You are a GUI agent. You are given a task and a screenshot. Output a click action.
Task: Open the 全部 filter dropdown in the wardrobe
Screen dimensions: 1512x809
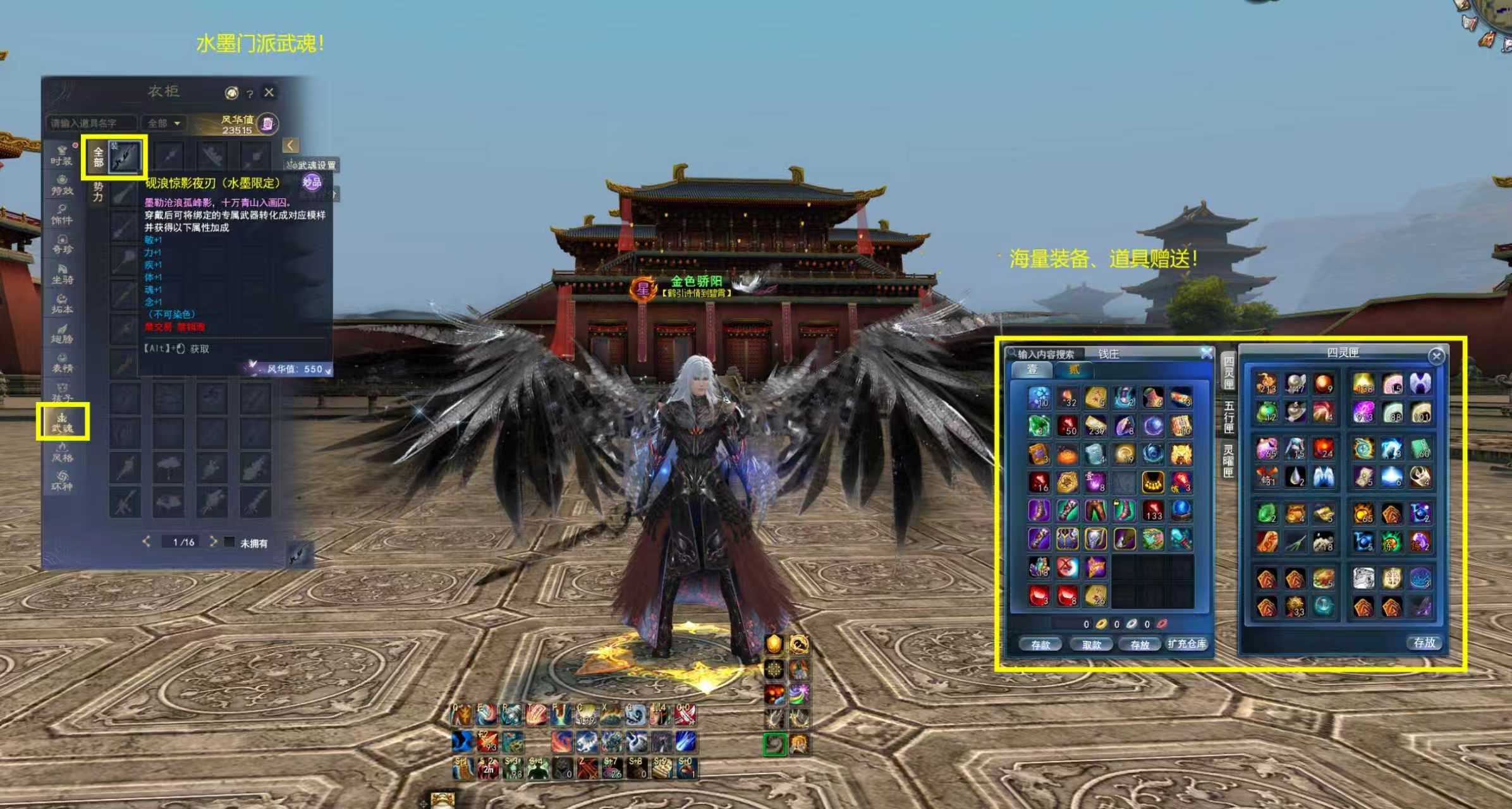(x=164, y=123)
